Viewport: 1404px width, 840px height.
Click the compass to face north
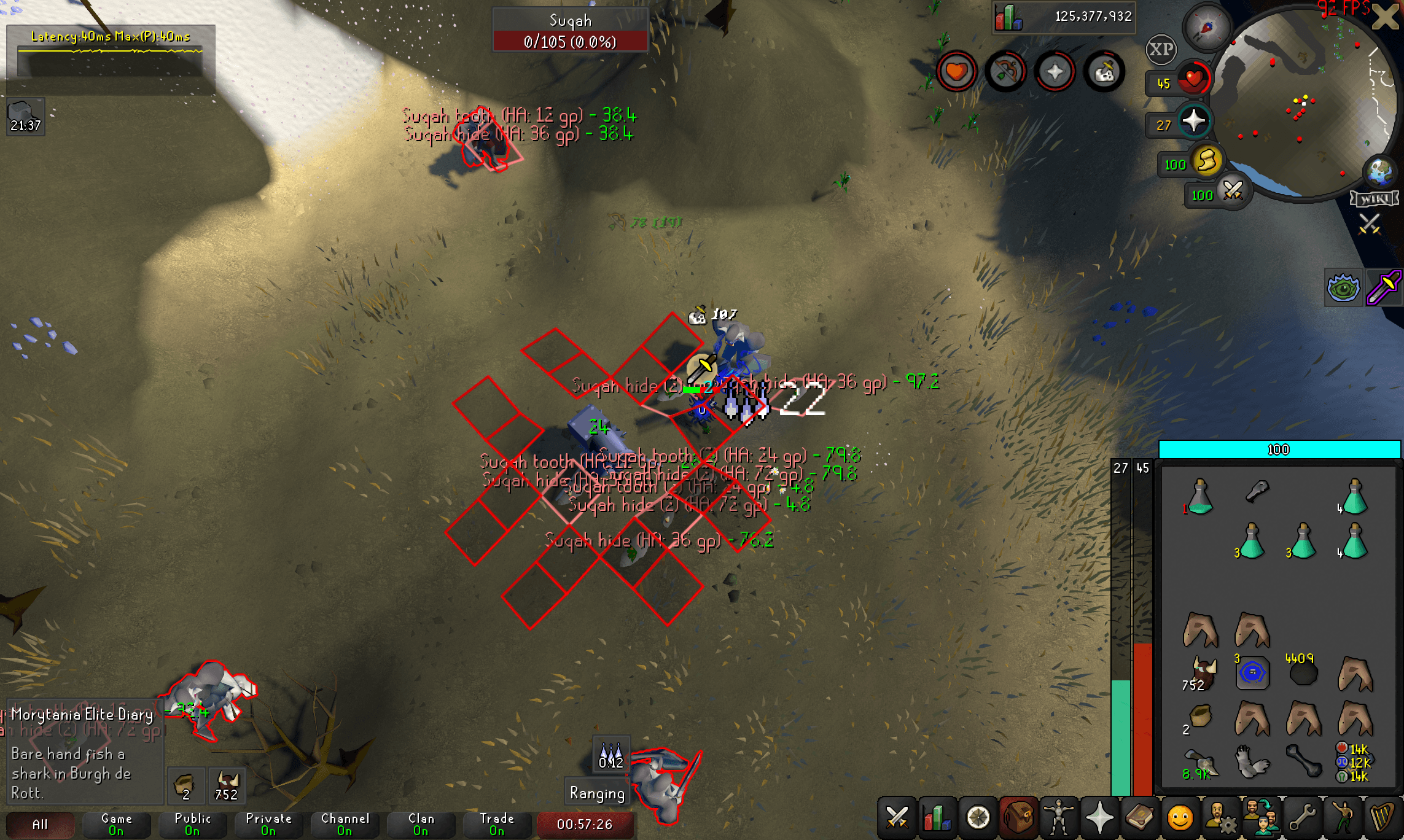1207,27
